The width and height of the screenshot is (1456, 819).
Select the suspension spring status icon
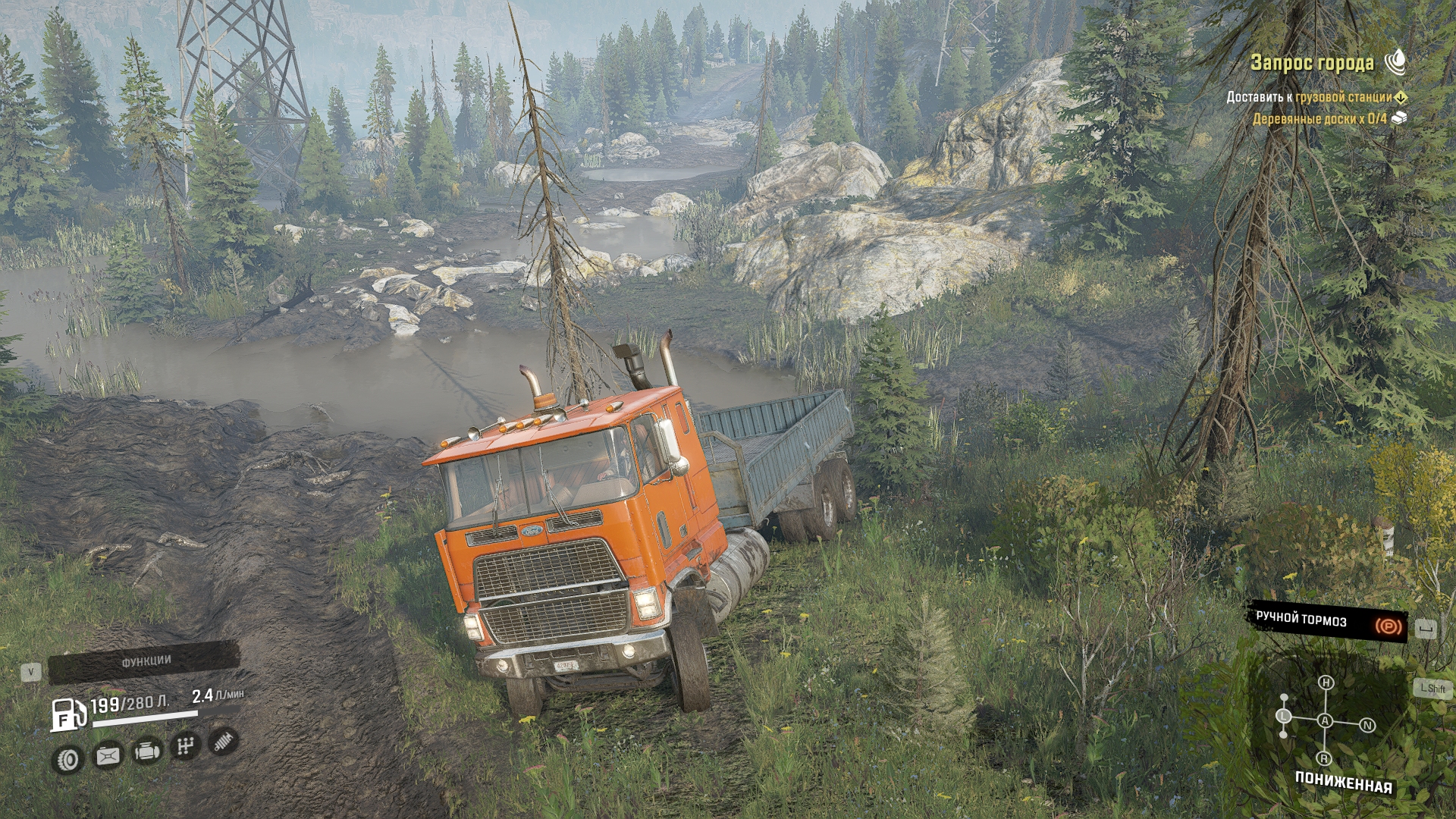point(223,741)
